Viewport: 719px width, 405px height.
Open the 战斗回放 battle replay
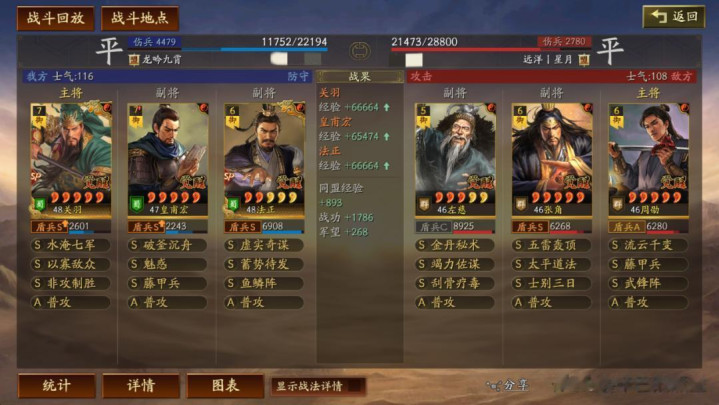click(x=55, y=18)
